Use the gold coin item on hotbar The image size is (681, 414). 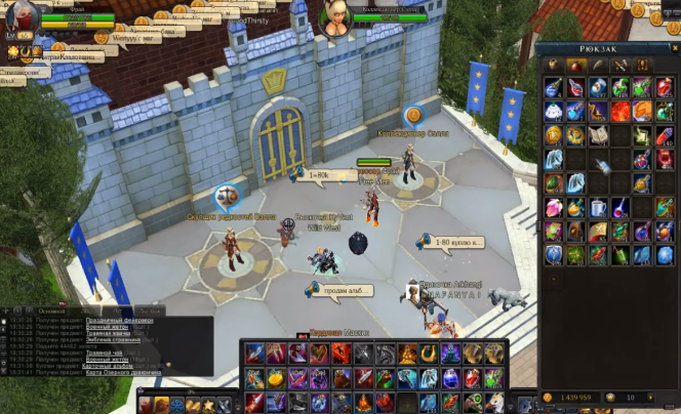point(276,378)
